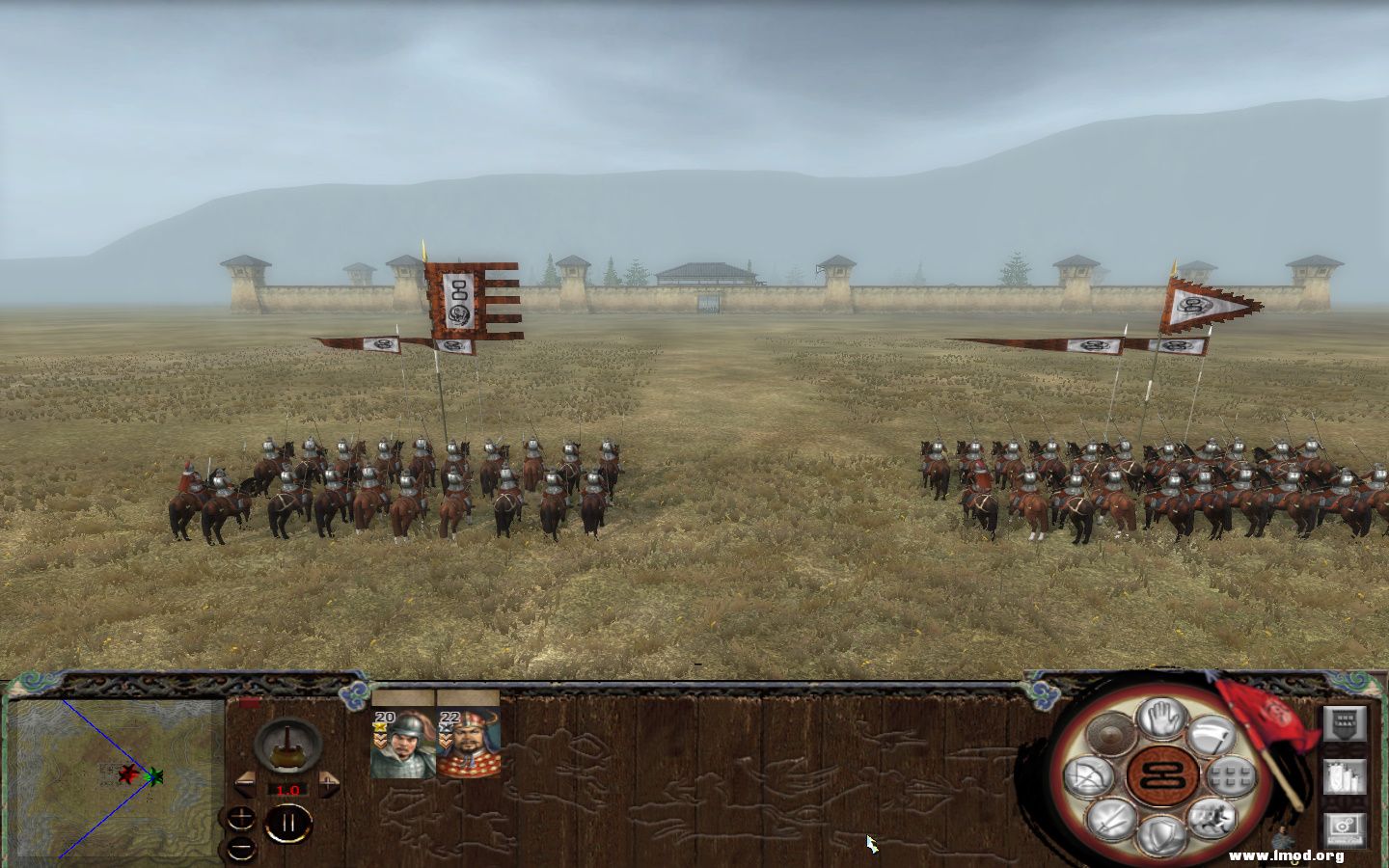Click the withdraw running-soldier icon

pos(1215,820)
